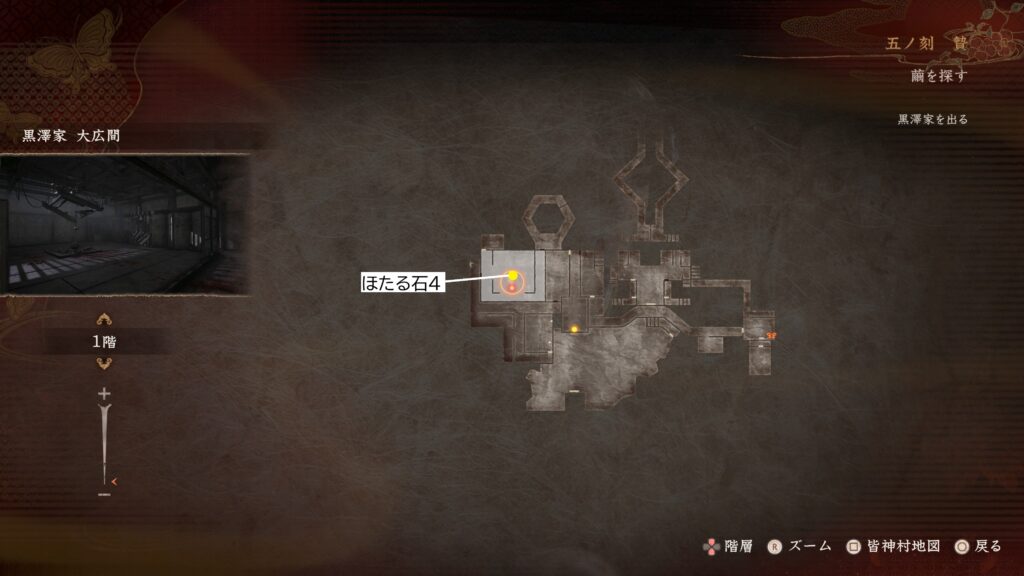Click the vertical zoom slider bar
The width and height of the screenshot is (1024, 576).
[x=104, y=445]
